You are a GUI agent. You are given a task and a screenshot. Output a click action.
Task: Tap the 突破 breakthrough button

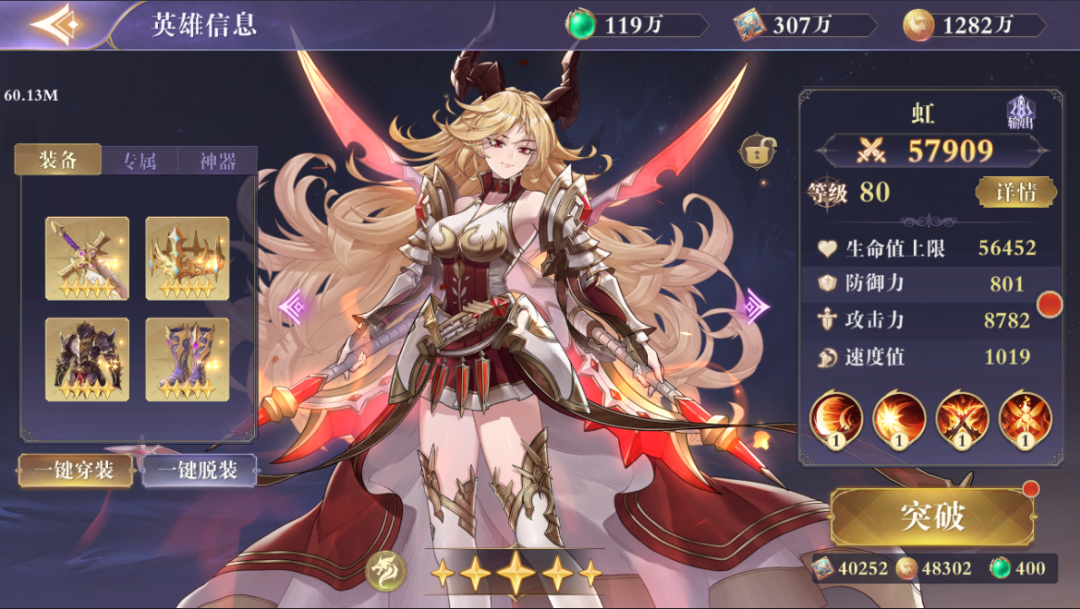point(931,517)
